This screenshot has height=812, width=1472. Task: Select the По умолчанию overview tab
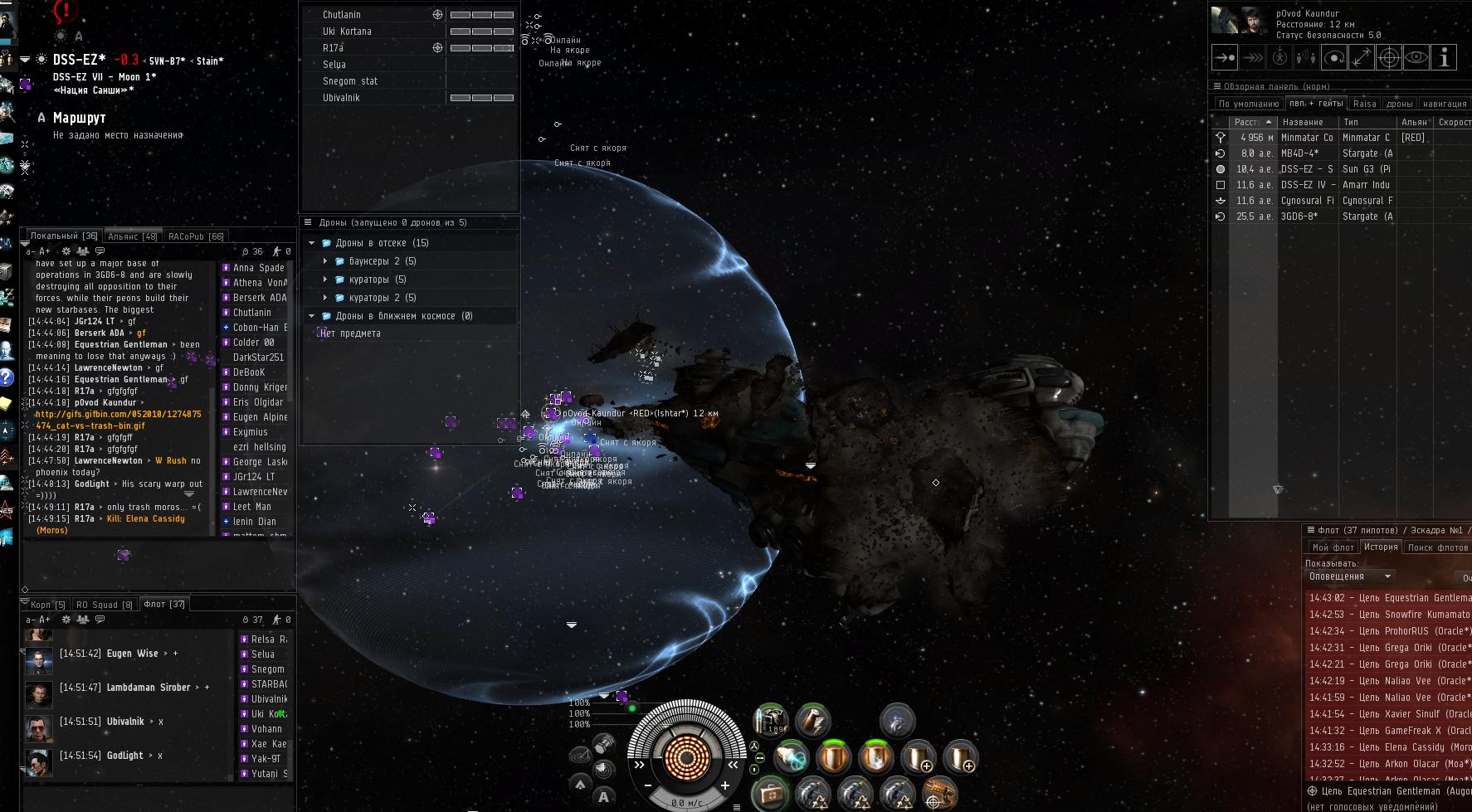click(x=1248, y=104)
